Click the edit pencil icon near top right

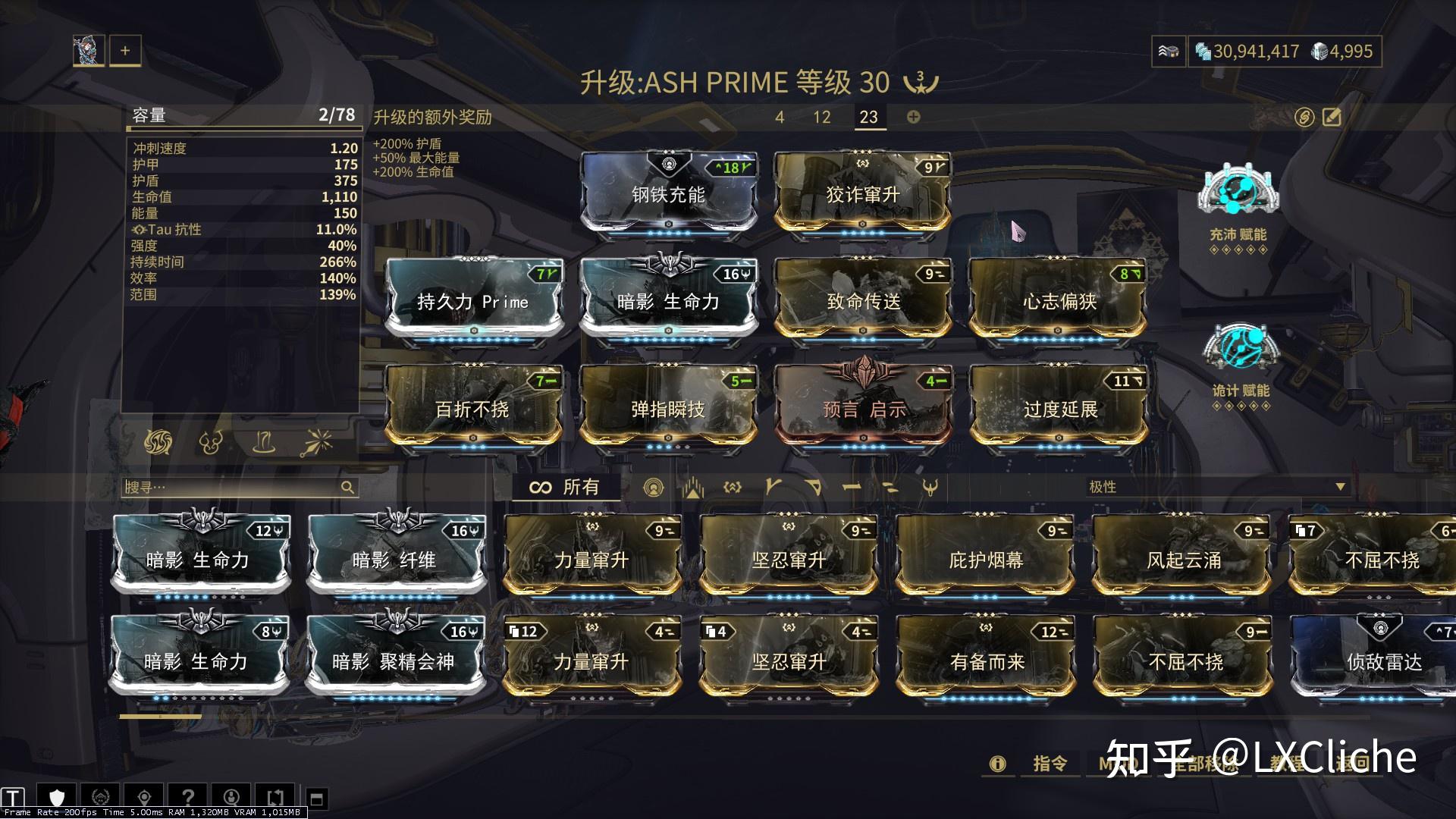1332,117
